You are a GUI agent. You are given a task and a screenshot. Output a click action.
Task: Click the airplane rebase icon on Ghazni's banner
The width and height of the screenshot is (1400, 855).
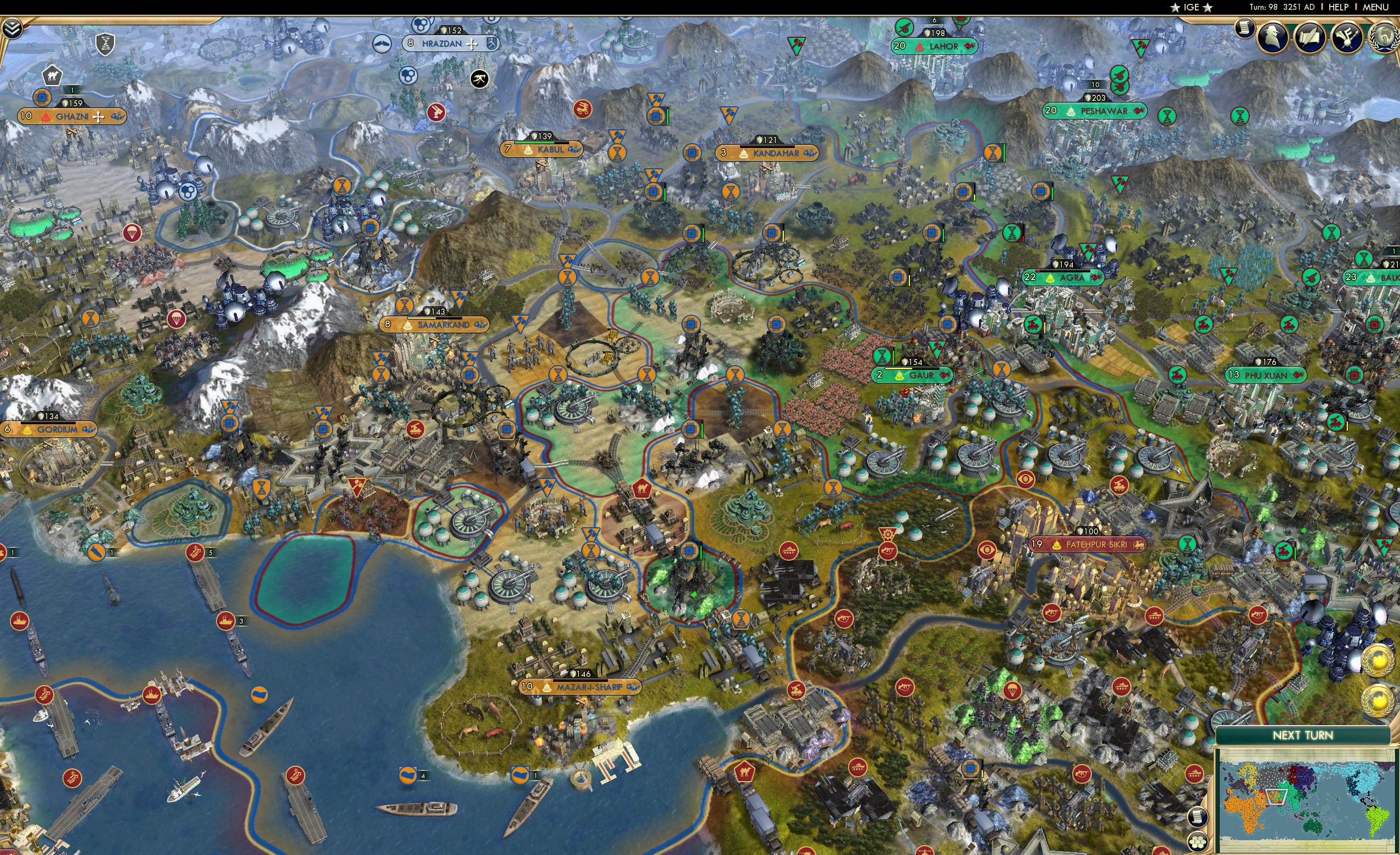coord(99,116)
